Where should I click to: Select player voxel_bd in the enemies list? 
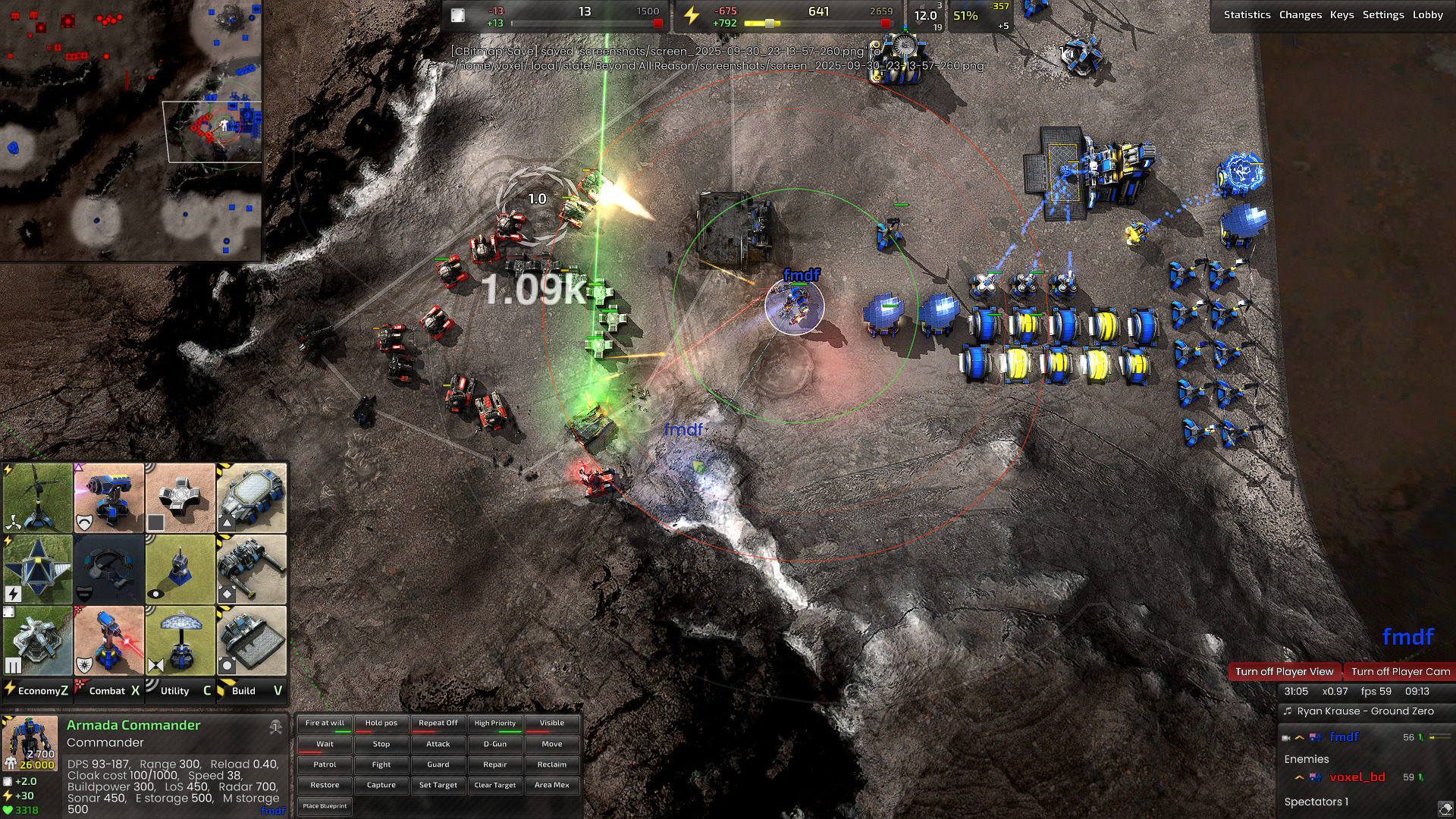coord(1357,777)
